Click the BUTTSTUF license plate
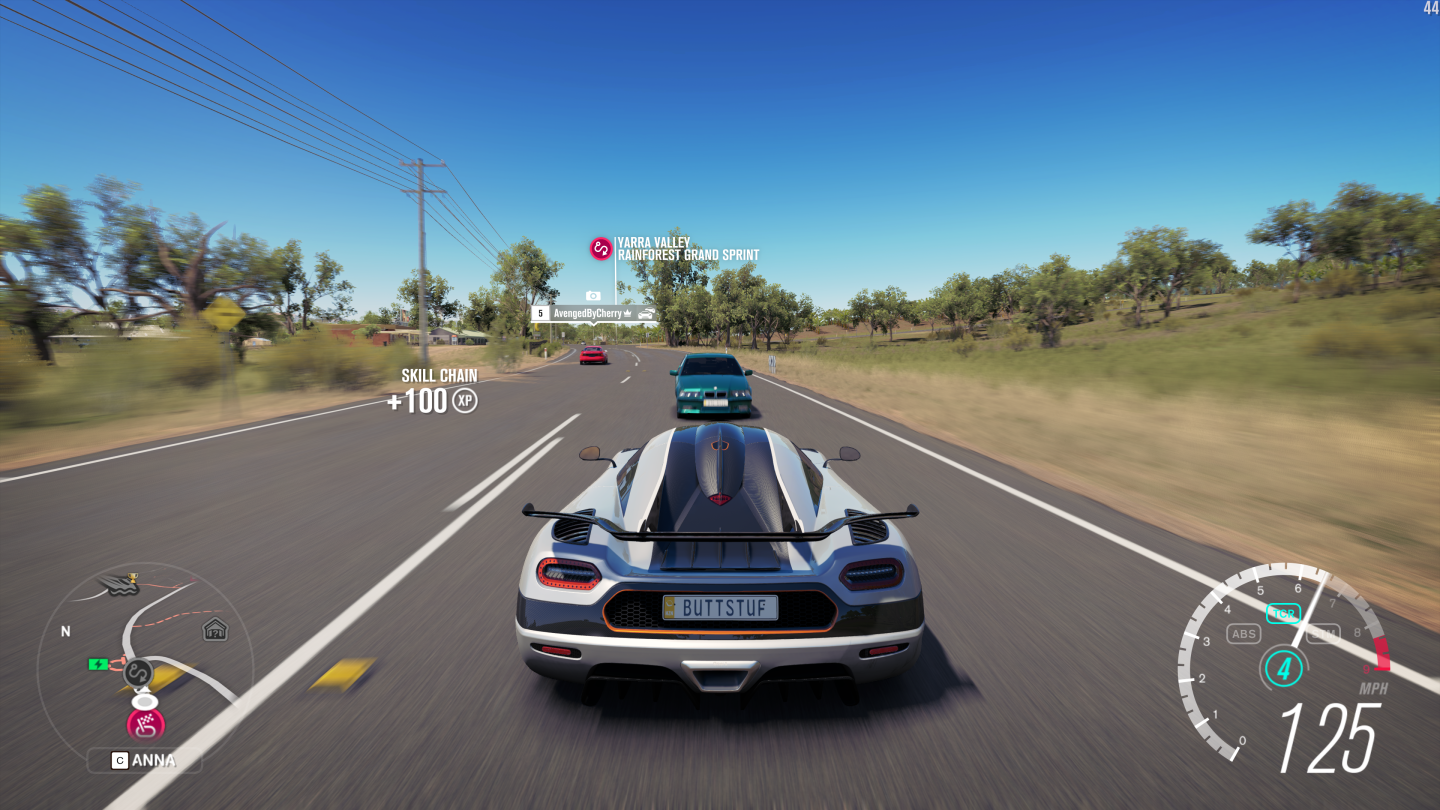The width and height of the screenshot is (1440, 810). [x=718, y=606]
